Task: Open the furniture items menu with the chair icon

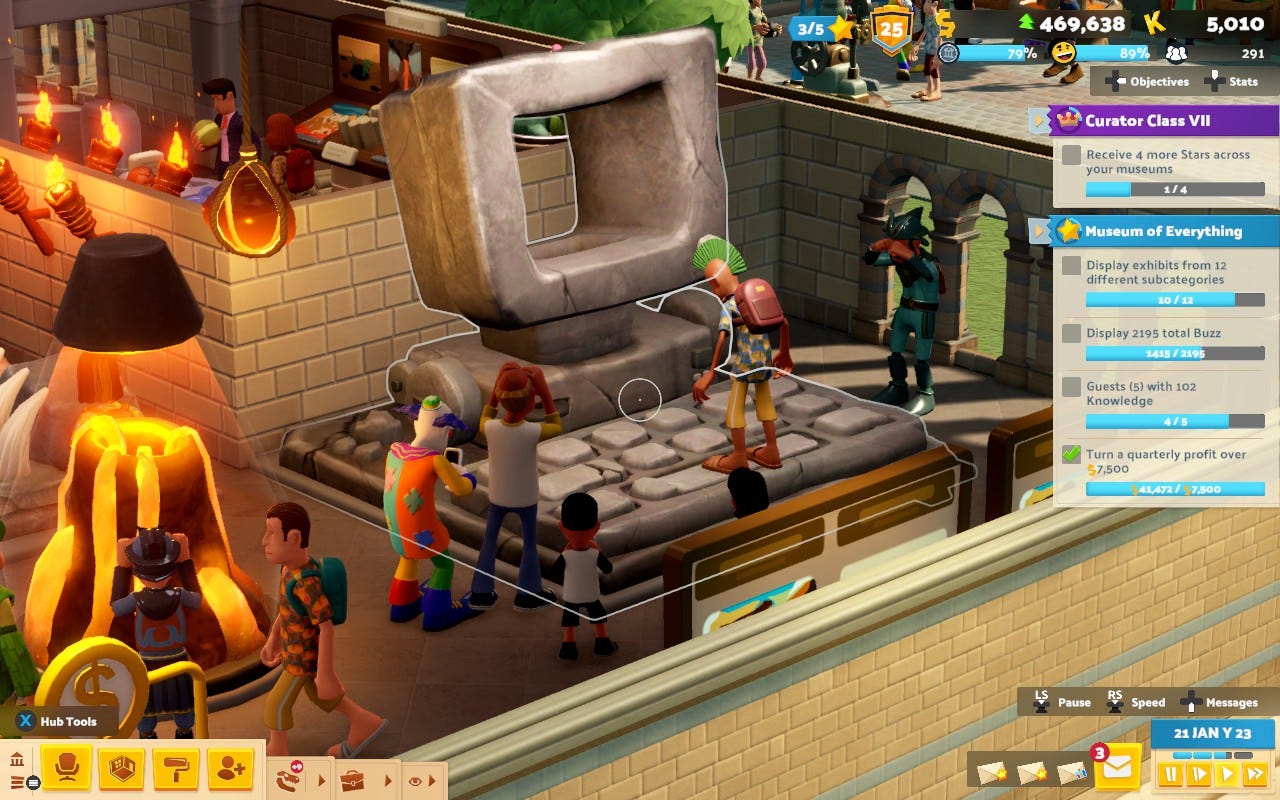Action: pyautogui.click(x=67, y=768)
